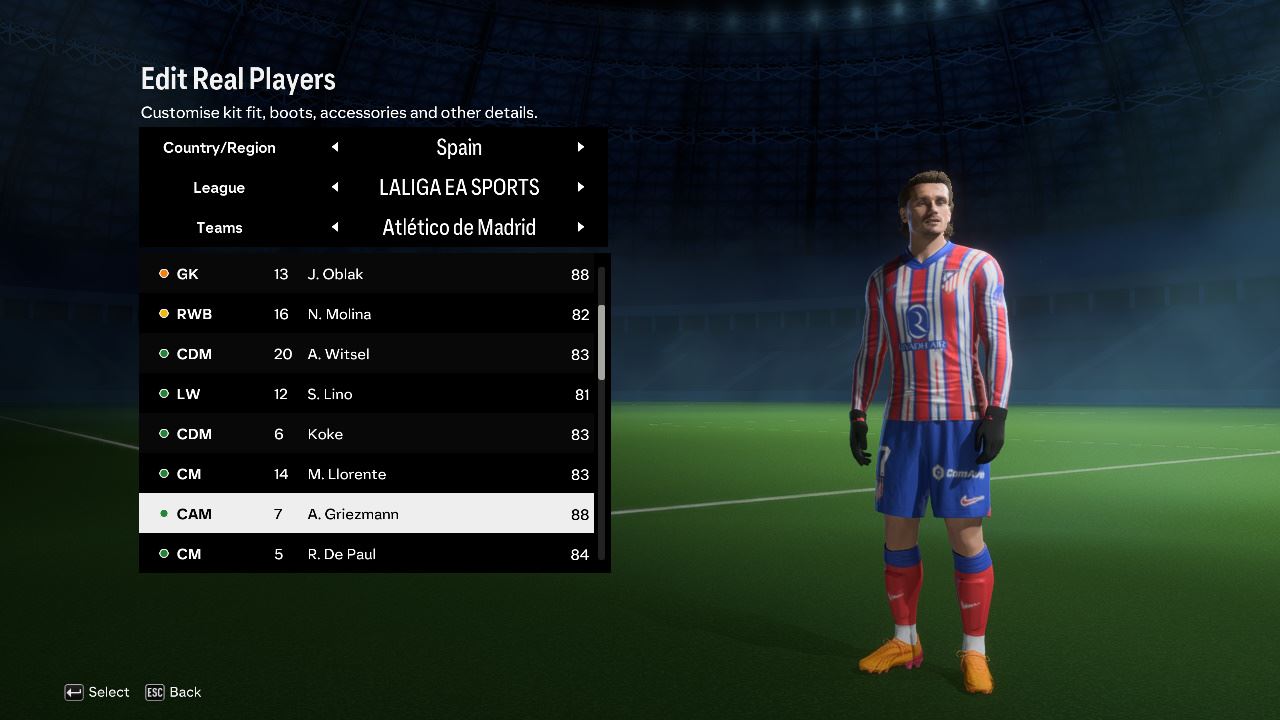Show next team after Atlético de Madrid

tap(580, 227)
